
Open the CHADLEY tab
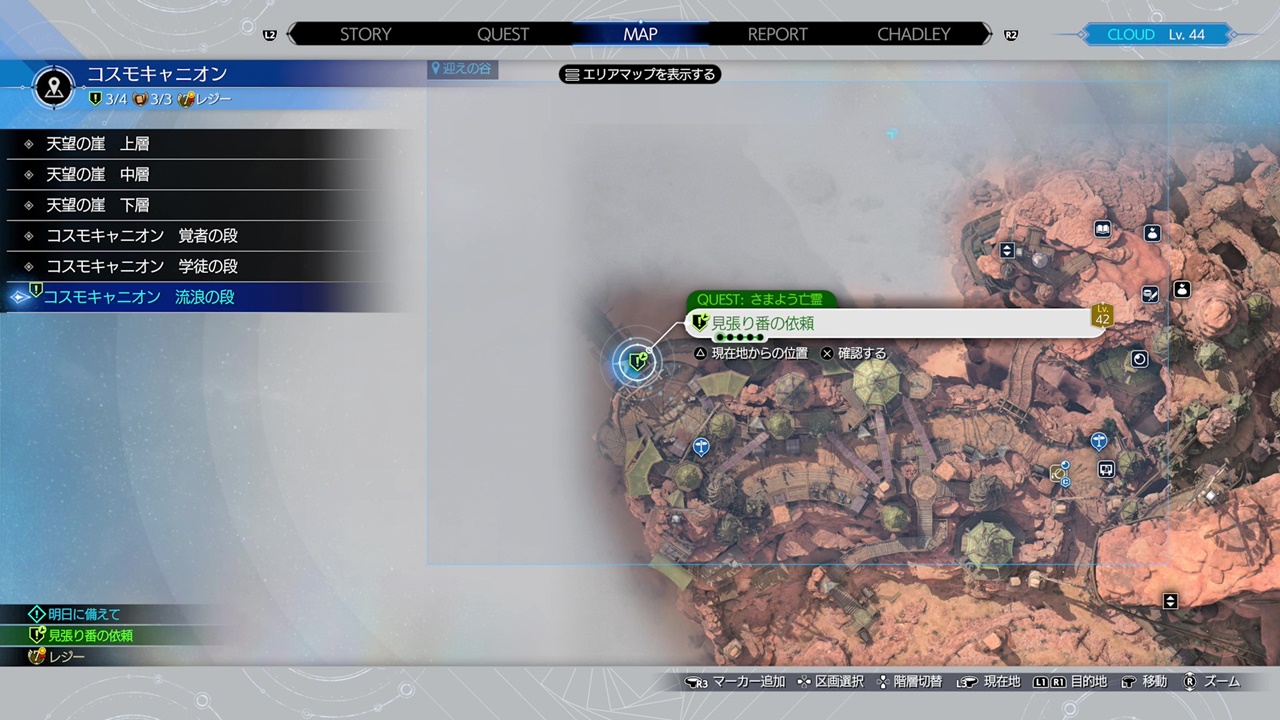coord(913,34)
